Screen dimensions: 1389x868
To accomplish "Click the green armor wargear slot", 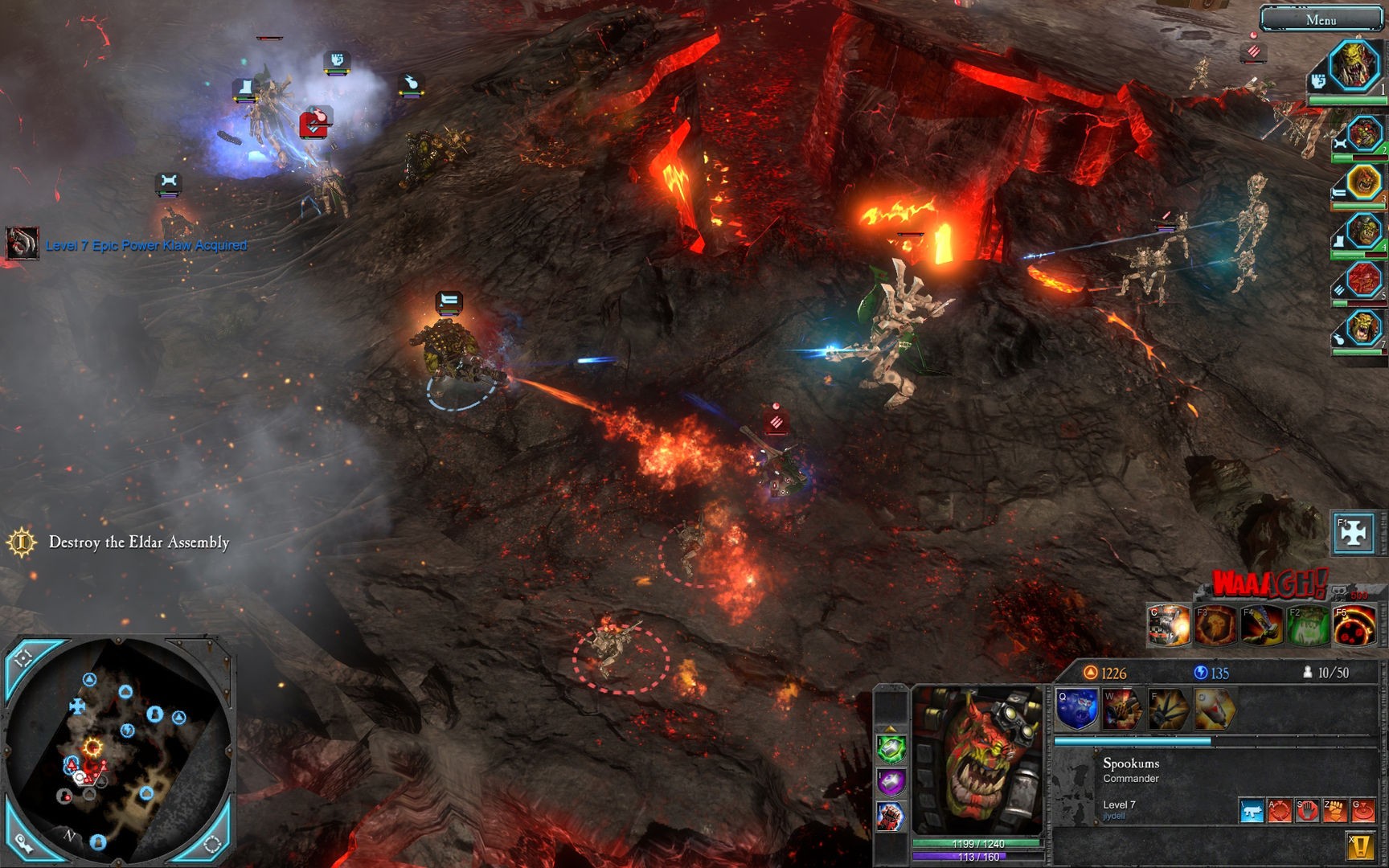I will pyautogui.click(x=891, y=749).
